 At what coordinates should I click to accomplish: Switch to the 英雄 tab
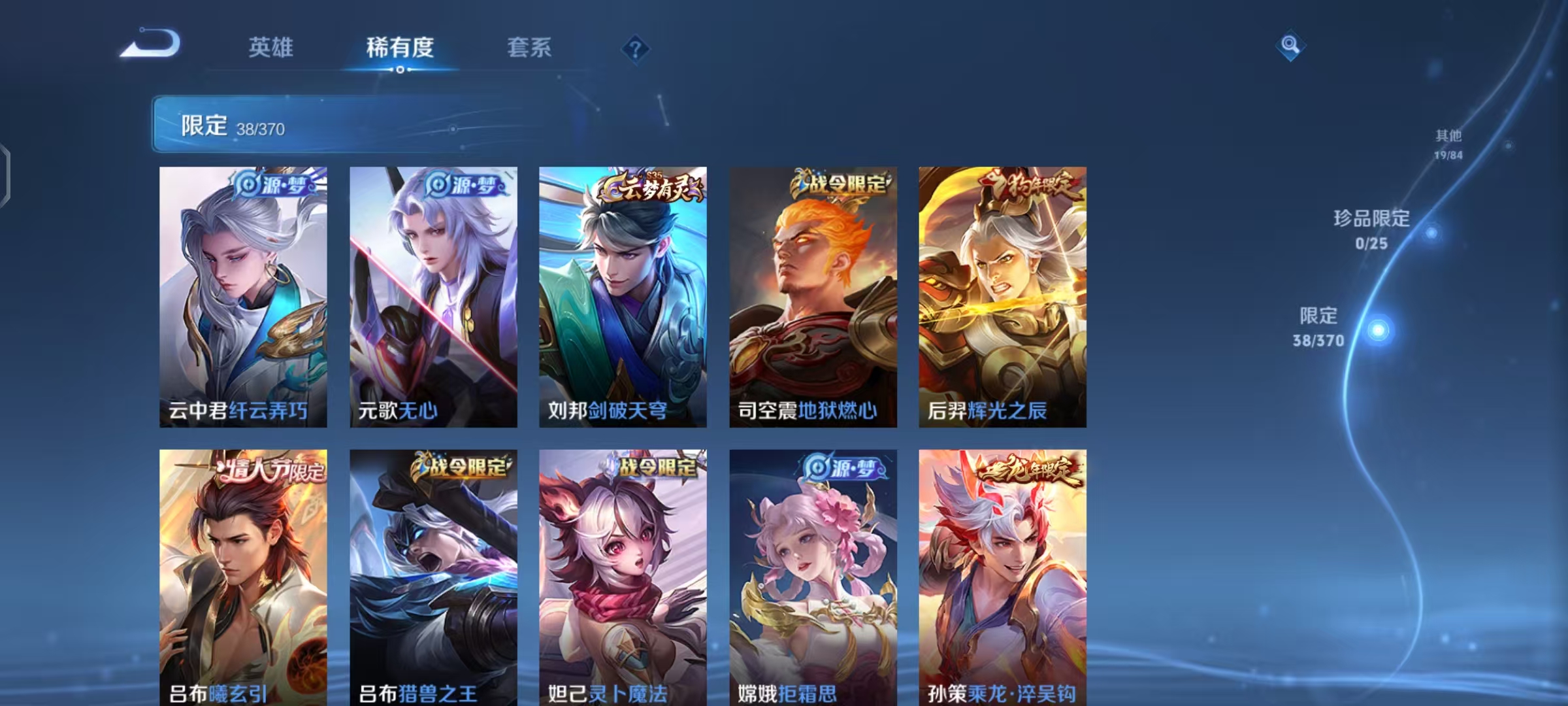270,47
